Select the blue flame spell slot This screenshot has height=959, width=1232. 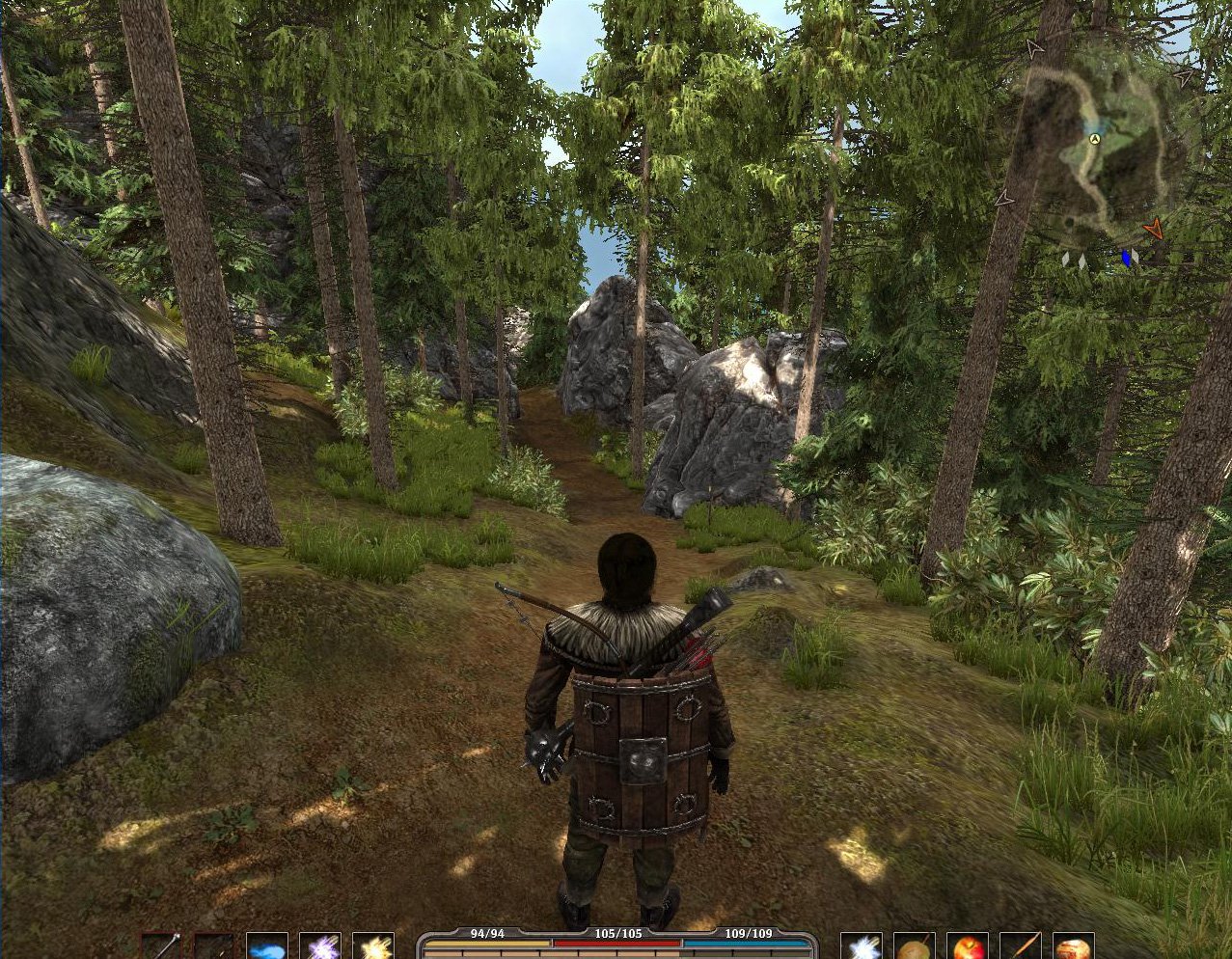(x=266, y=946)
